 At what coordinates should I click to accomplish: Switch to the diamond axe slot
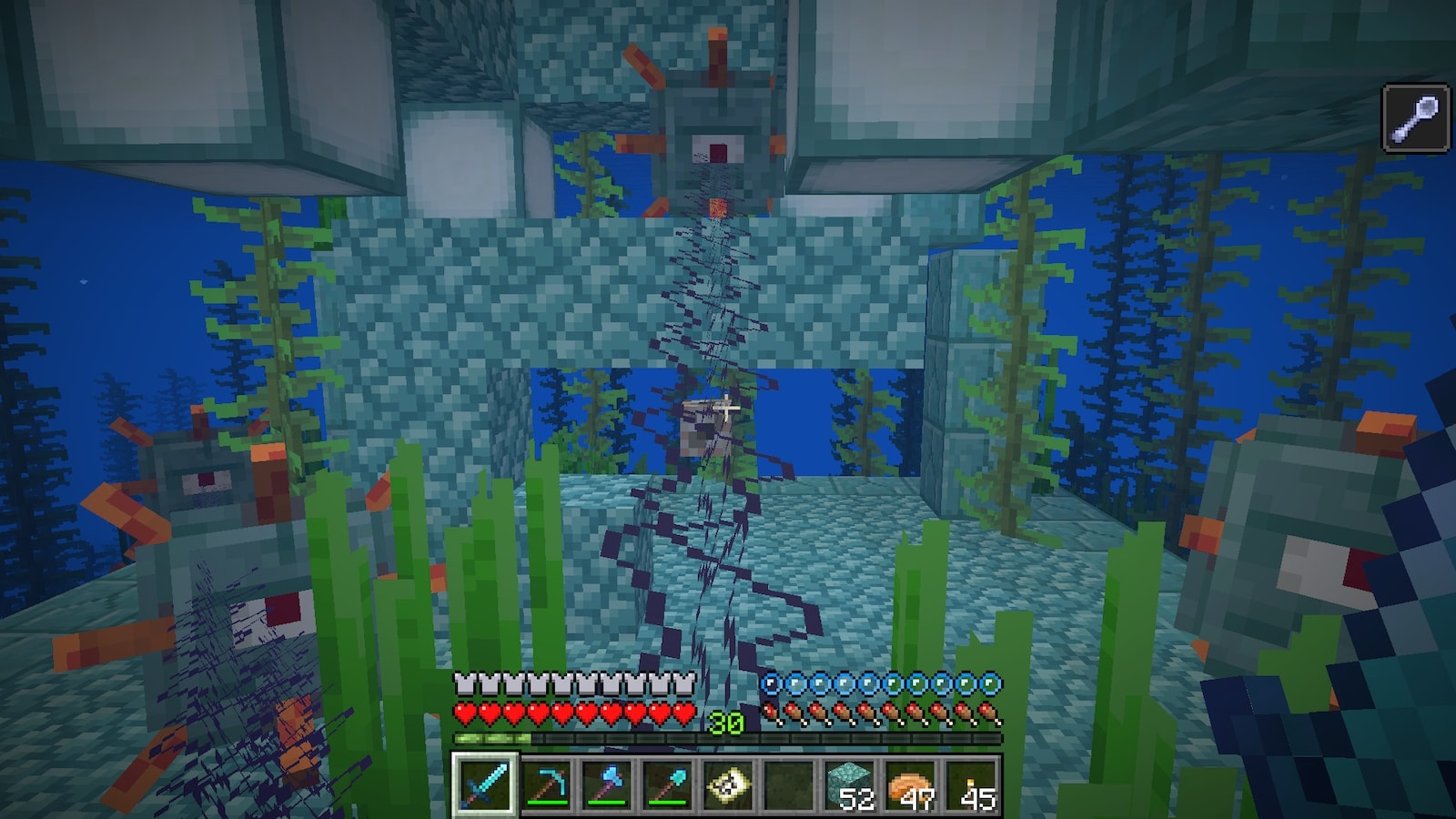click(607, 784)
